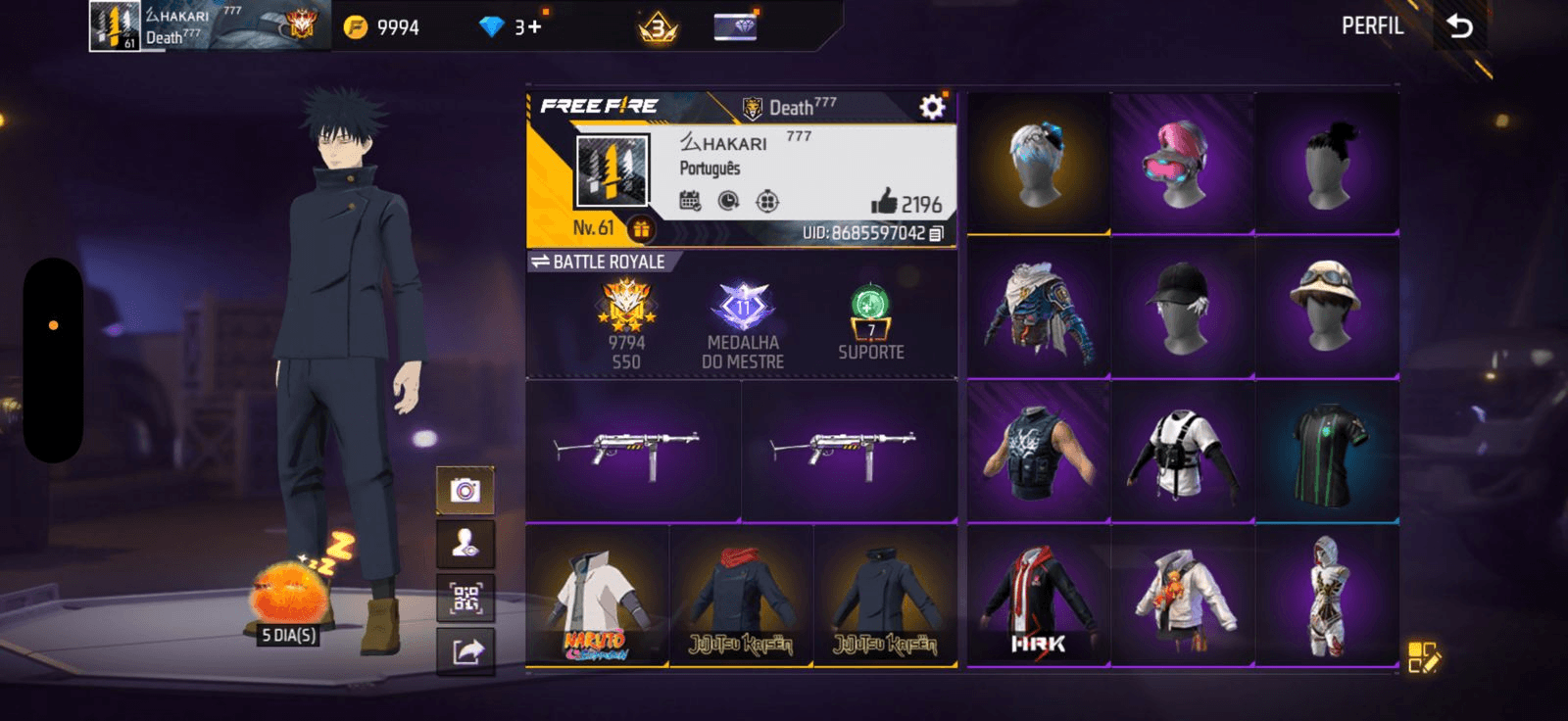Viewport: 1568px width, 721px height.
Task: Open the gift icon beside level
Action: point(641,229)
